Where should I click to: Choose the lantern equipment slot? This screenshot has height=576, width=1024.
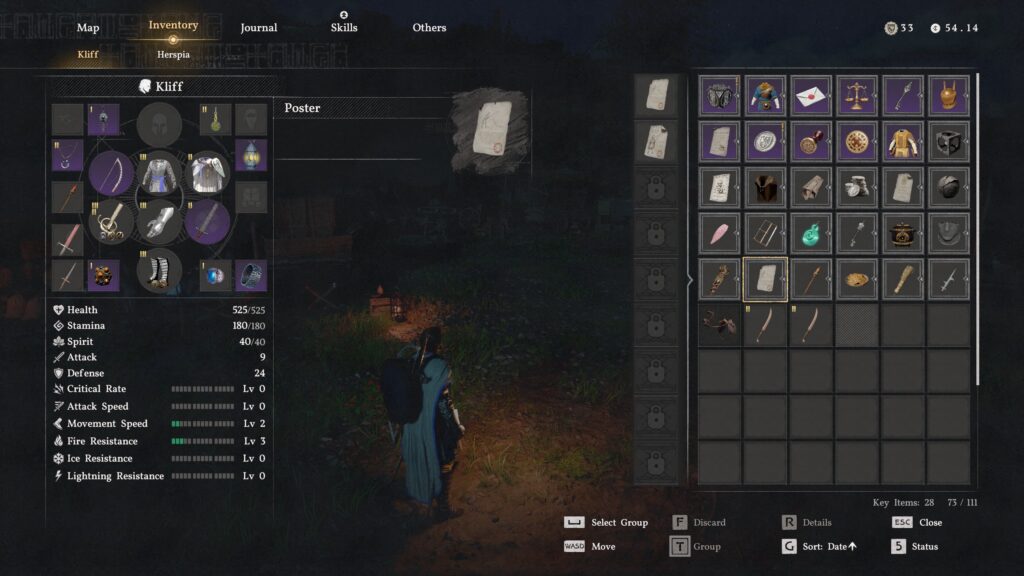click(x=251, y=155)
